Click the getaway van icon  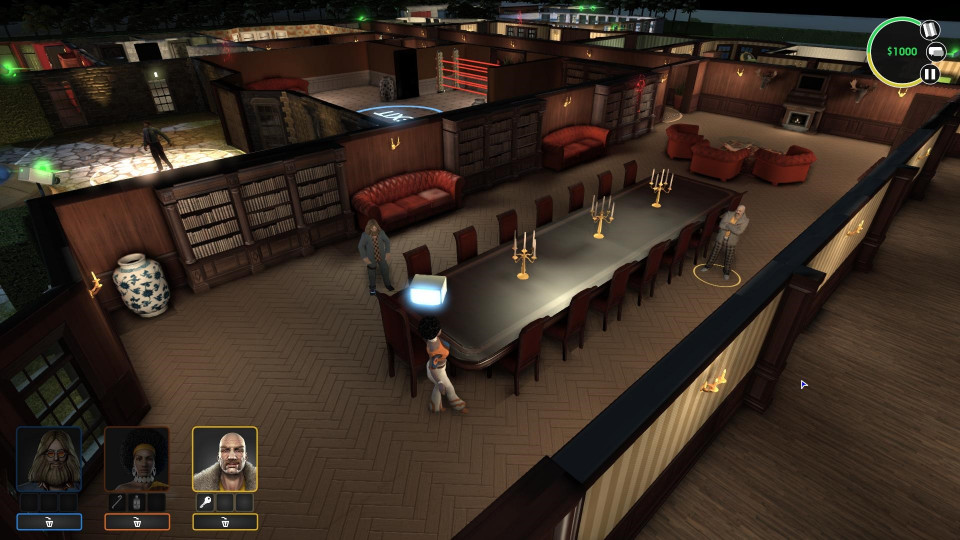937,51
